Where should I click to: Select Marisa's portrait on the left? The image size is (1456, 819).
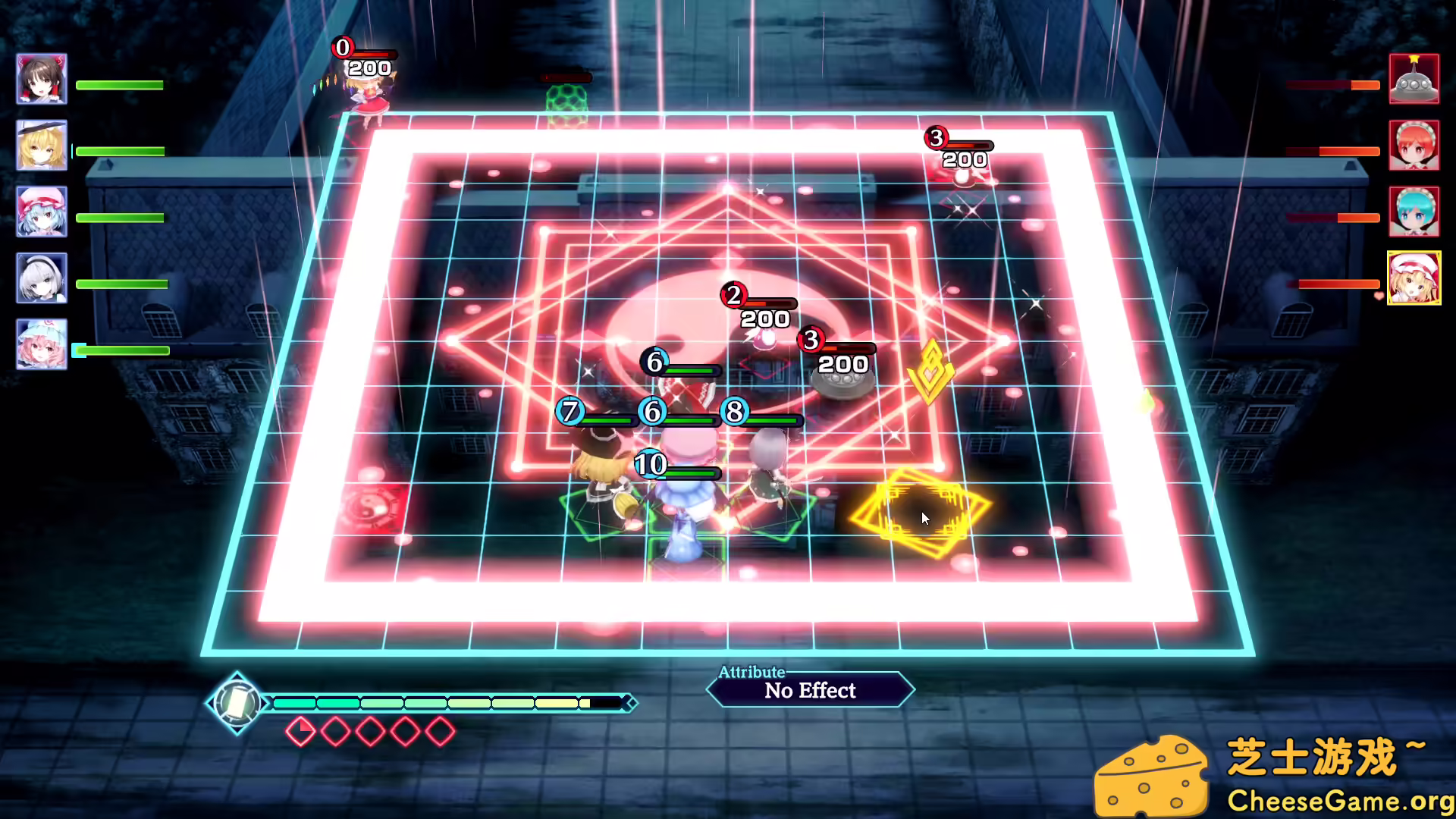tap(42, 146)
